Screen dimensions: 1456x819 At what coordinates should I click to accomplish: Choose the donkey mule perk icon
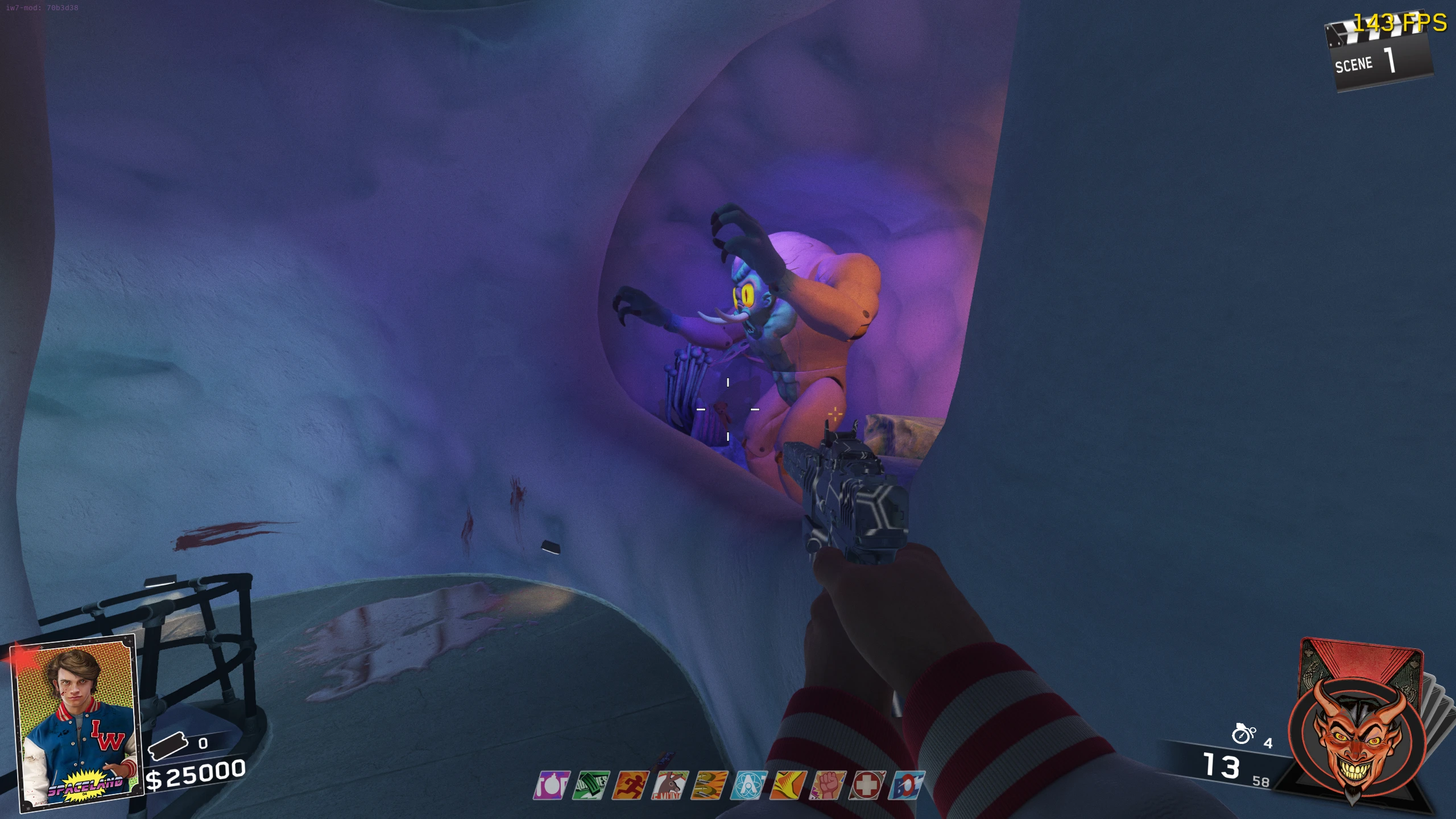[x=671, y=785]
